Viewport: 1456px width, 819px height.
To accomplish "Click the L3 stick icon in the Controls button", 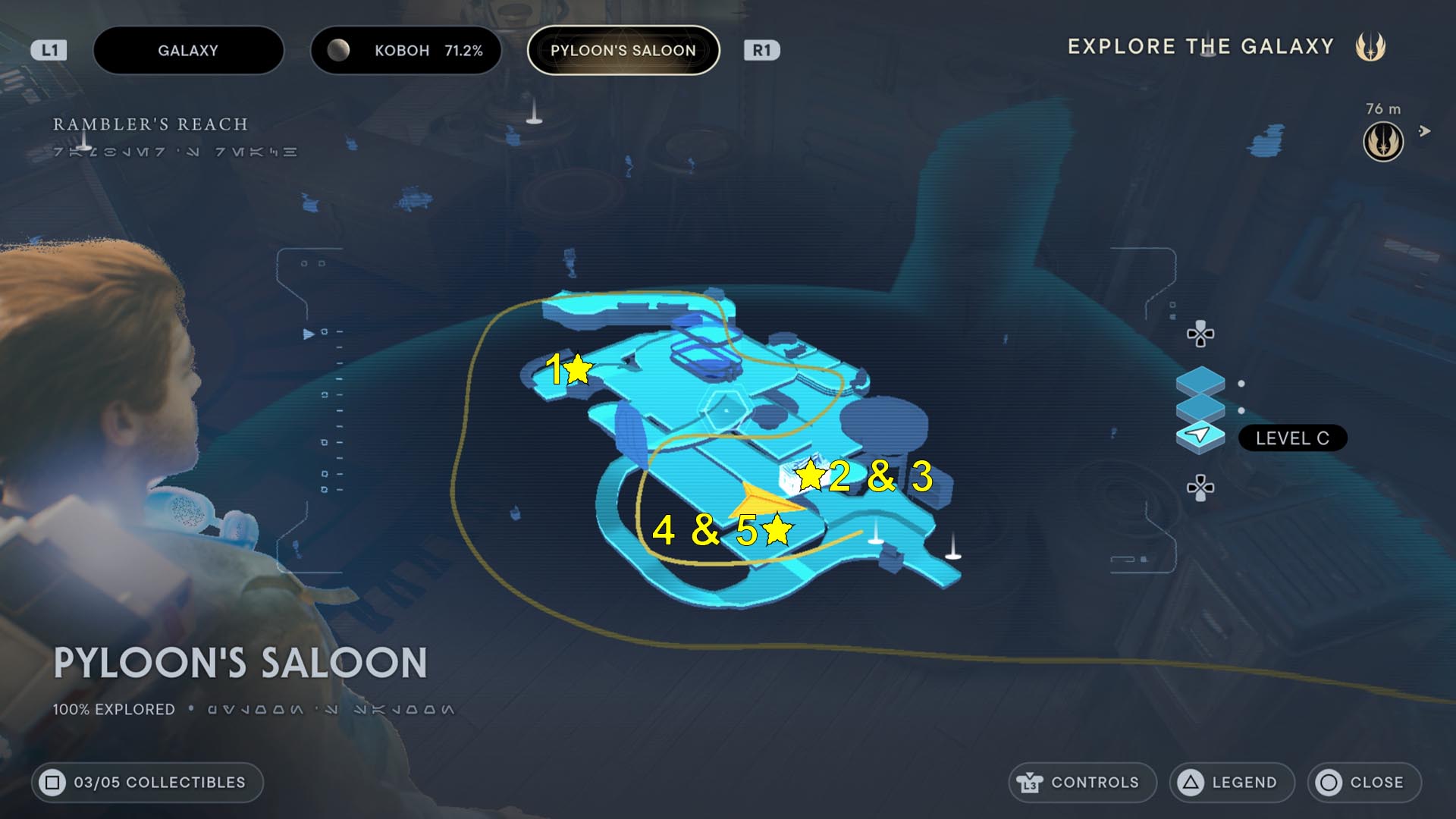I will 1031,783.
